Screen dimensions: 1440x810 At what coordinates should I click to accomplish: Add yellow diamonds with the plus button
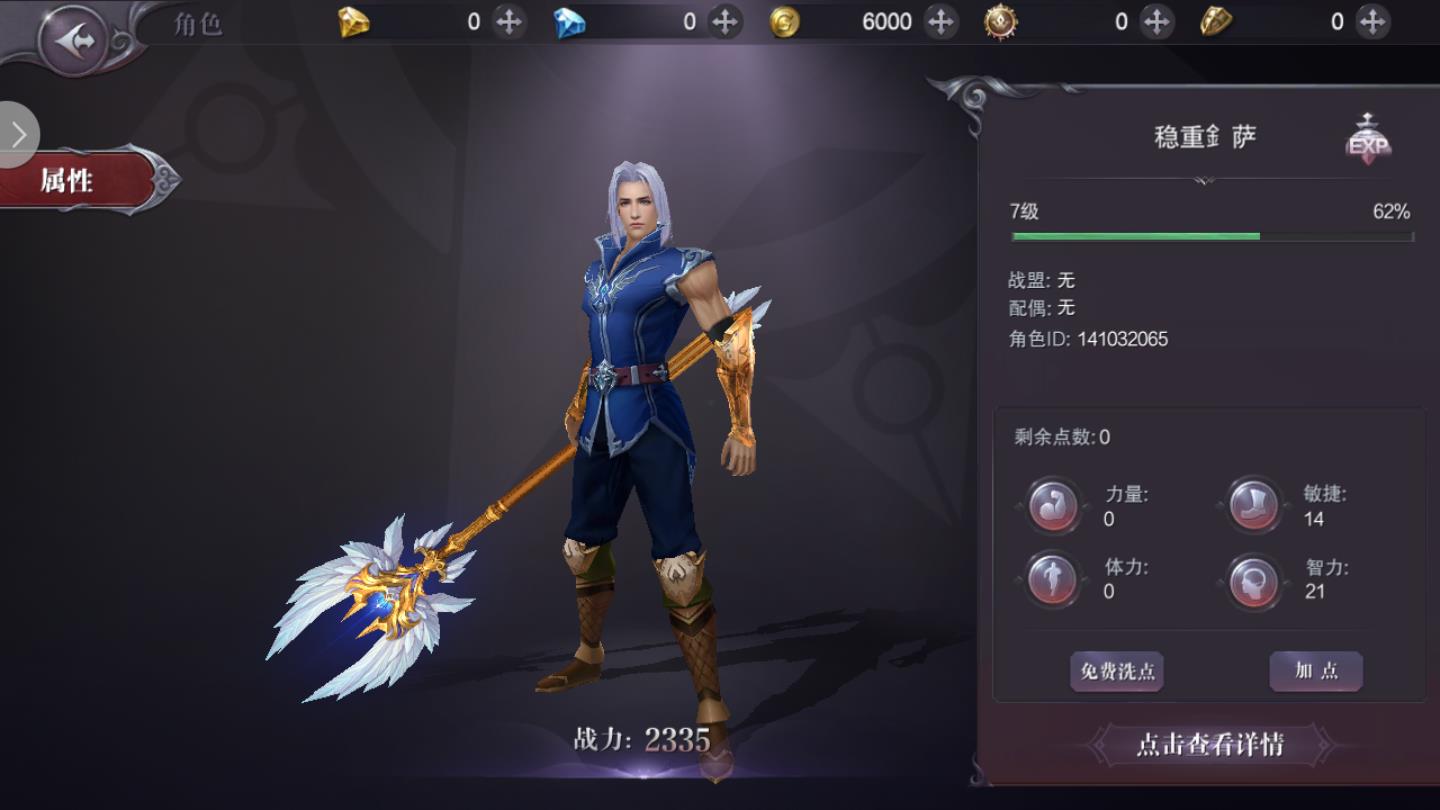[509, 21]
